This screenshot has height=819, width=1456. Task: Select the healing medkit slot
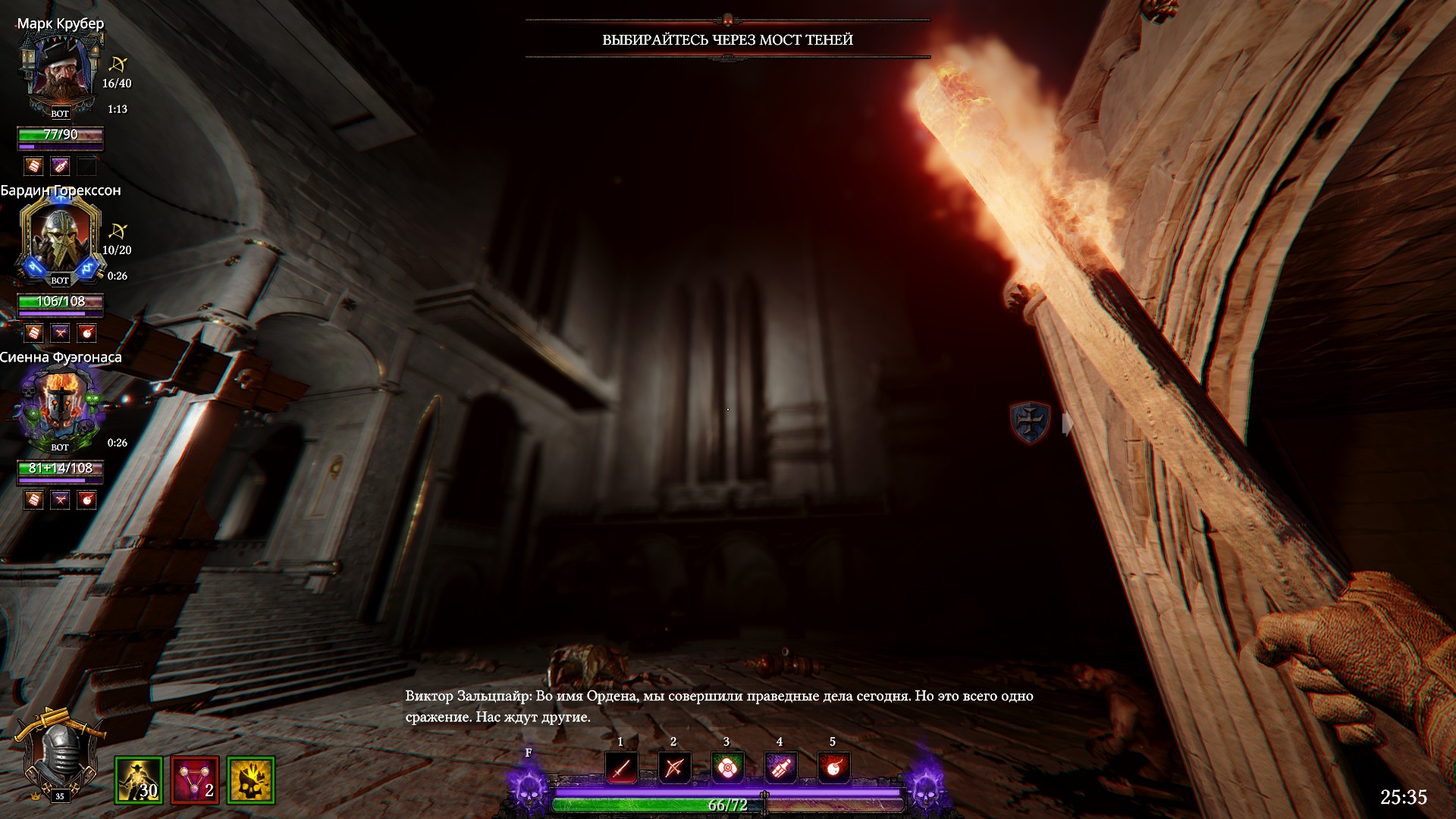(x=726, y=768)
